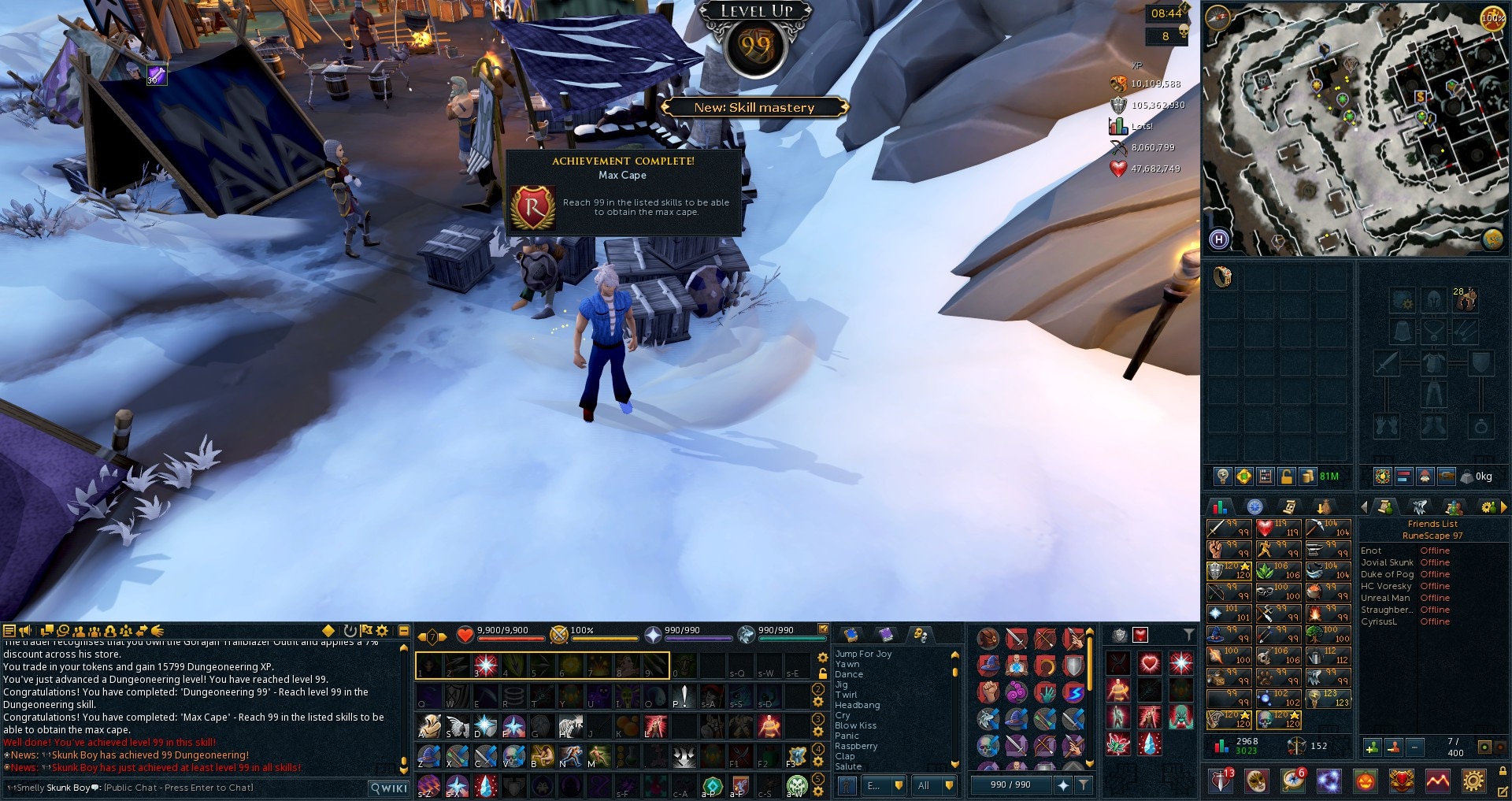
Task: Open the world map globe on the minimap
Action: pos(1492,239)
